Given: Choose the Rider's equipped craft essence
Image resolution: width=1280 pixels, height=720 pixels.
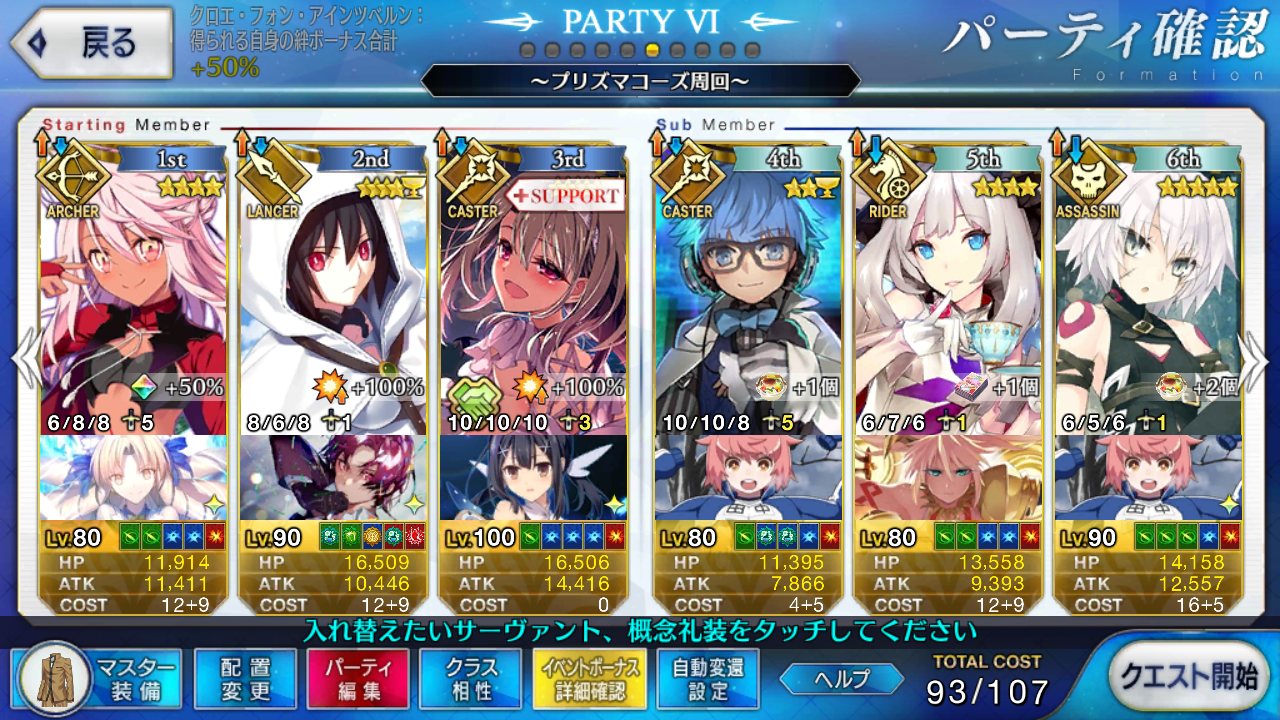Looking at the screenshot, I should 947,477.
